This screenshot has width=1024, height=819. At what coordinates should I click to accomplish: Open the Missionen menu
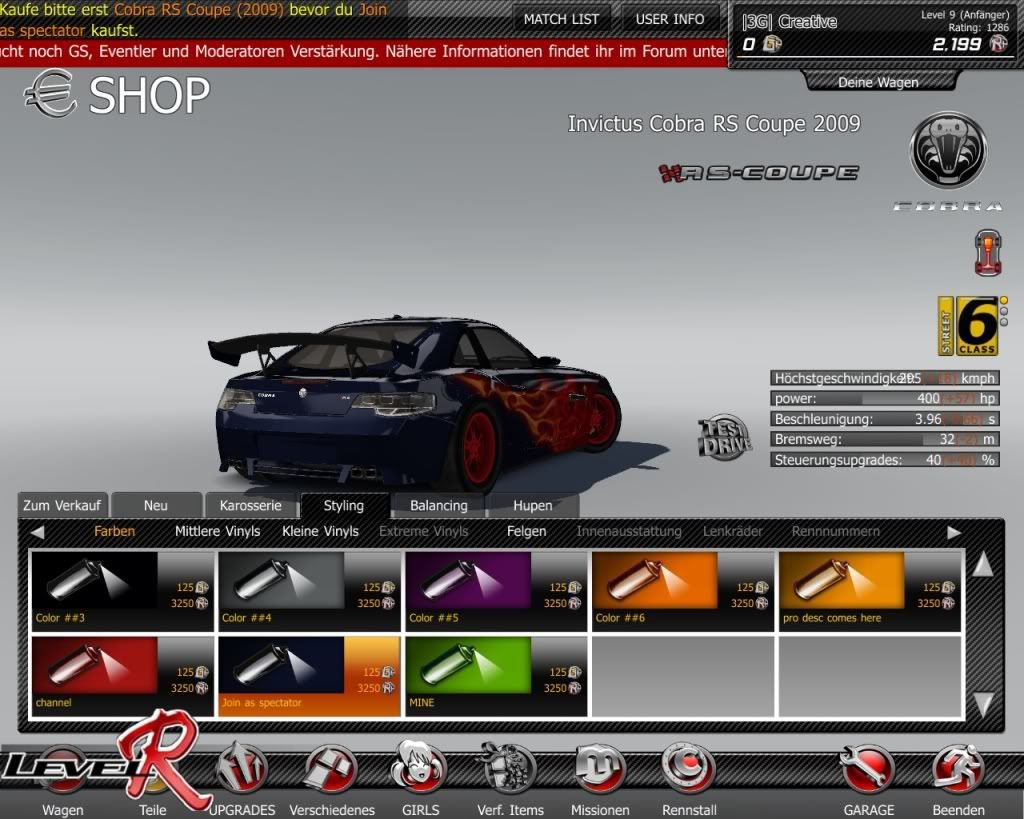(x=599, y=778)
